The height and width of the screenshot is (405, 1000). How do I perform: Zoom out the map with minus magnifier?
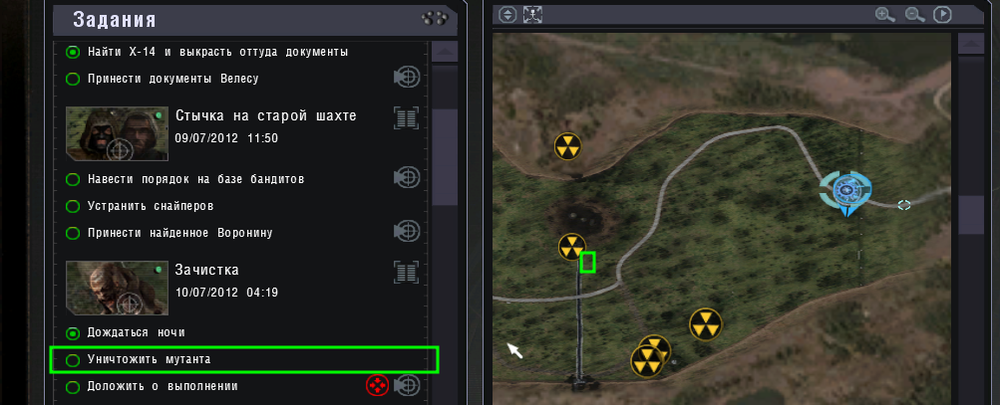pos(913,15)
